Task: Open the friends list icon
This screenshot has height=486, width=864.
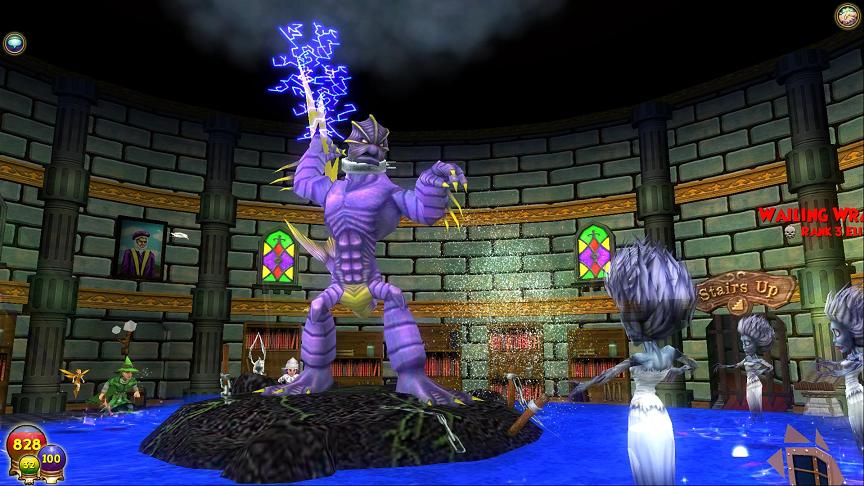Action: pyautogui.click(x=847, y=15)
